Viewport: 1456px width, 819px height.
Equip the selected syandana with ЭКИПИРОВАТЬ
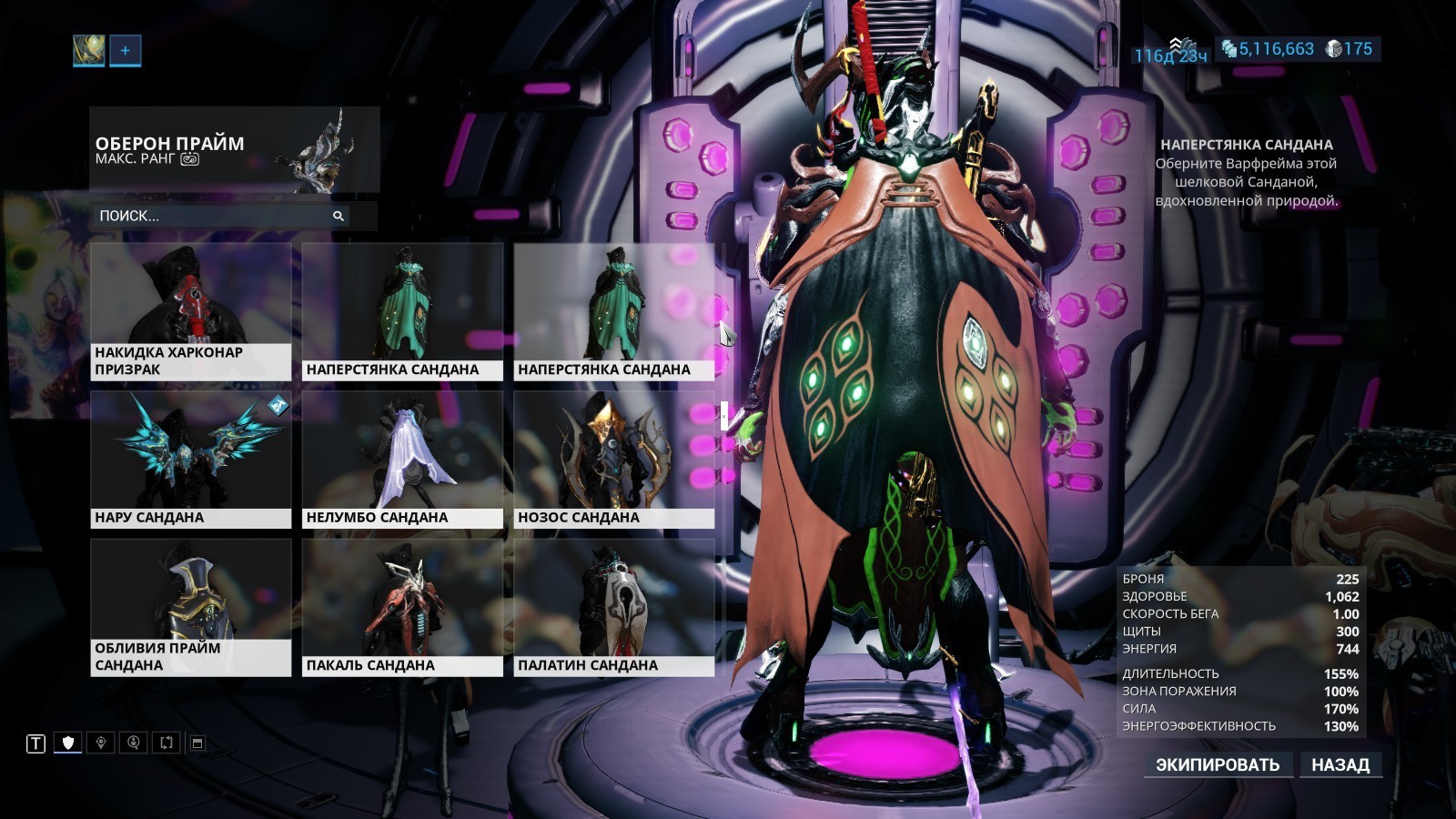(1217, 764)
